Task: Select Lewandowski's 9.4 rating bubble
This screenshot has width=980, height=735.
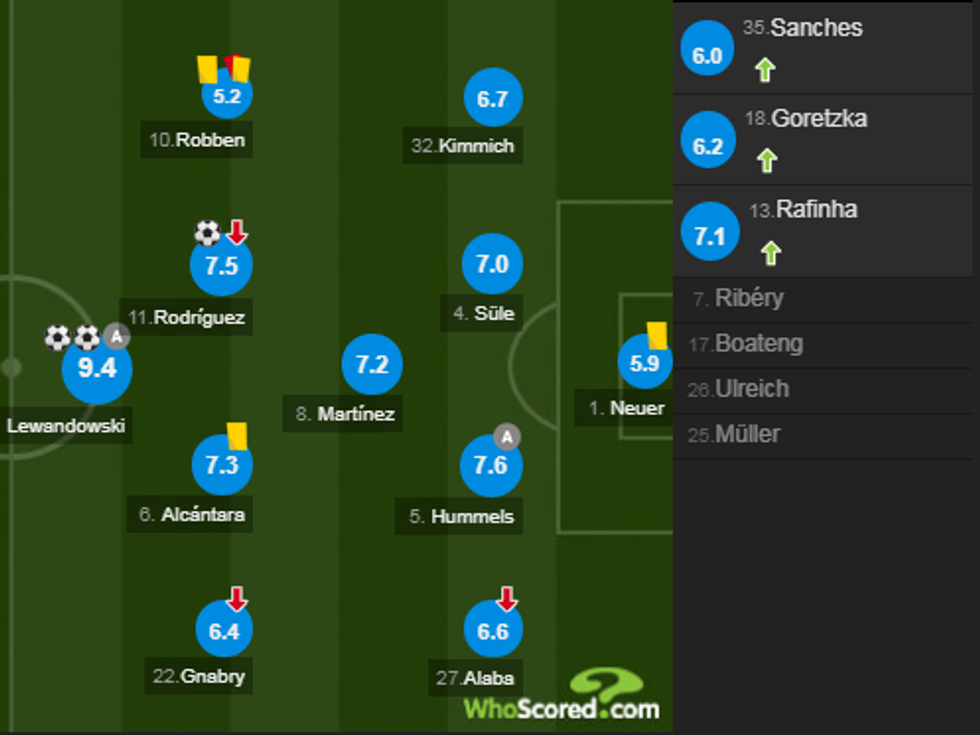Action: coord(97,369)
